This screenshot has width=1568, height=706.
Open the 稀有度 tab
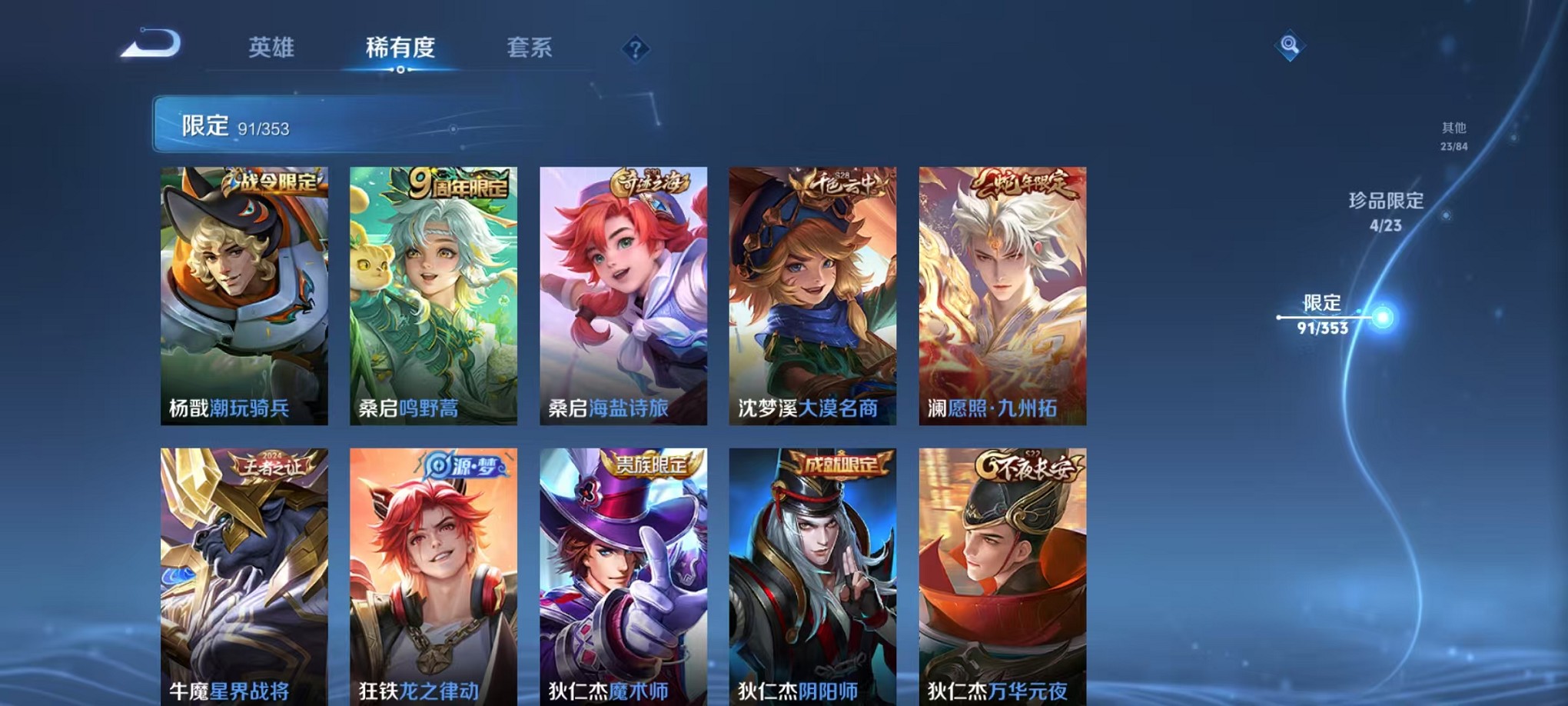click(x=400, y=48)
